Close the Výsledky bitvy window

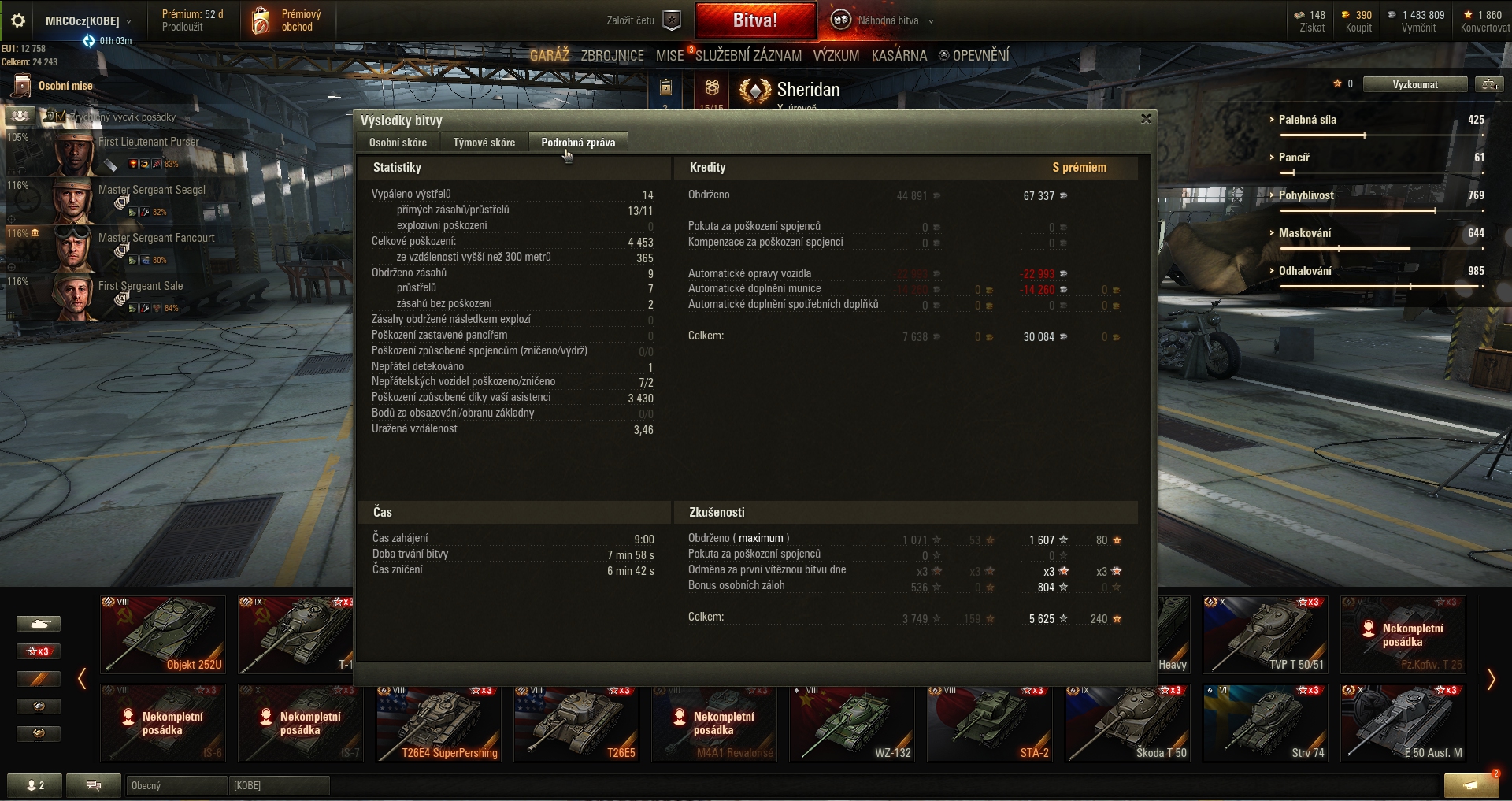pyautogui.click(x=1146, y=119)
